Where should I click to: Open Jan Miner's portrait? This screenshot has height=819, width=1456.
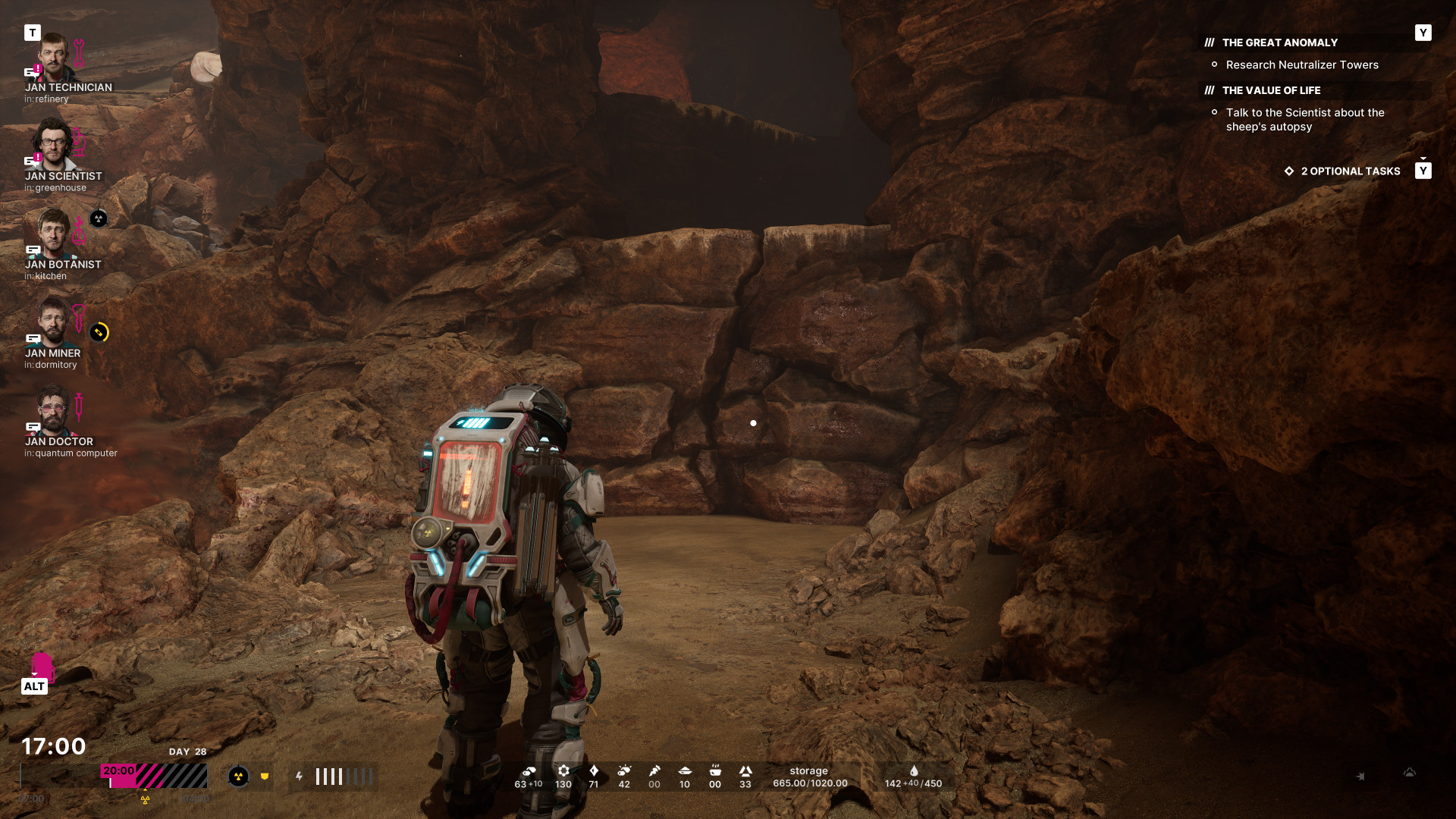tap(52, 322)
